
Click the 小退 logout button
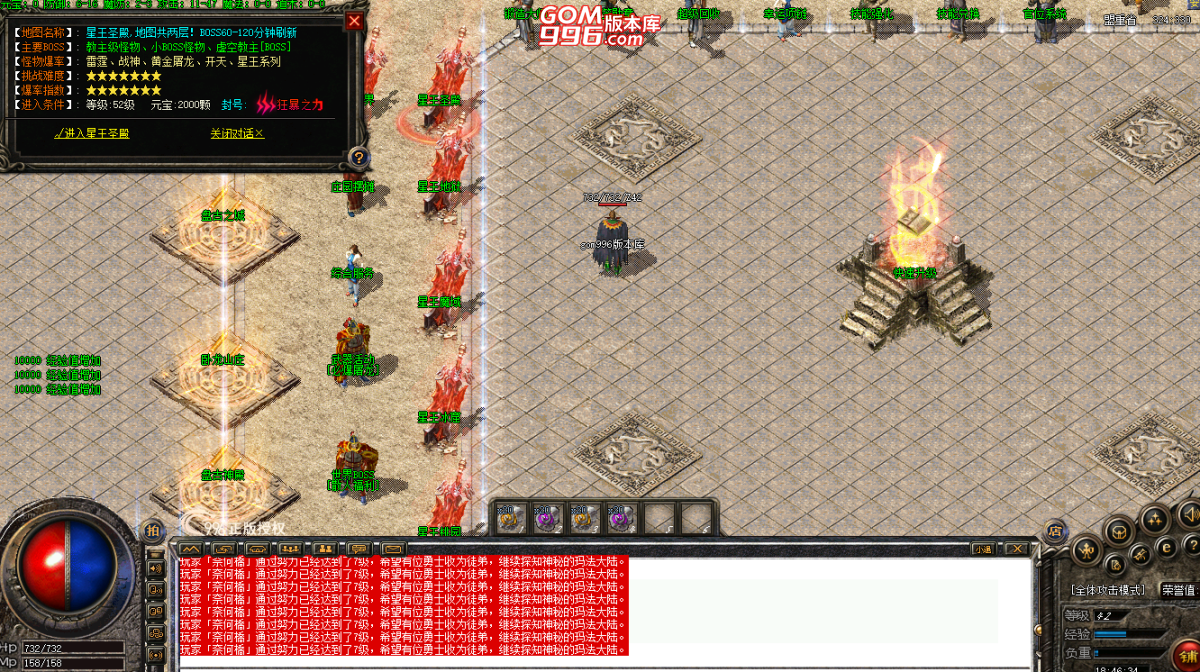coord(982,549)
